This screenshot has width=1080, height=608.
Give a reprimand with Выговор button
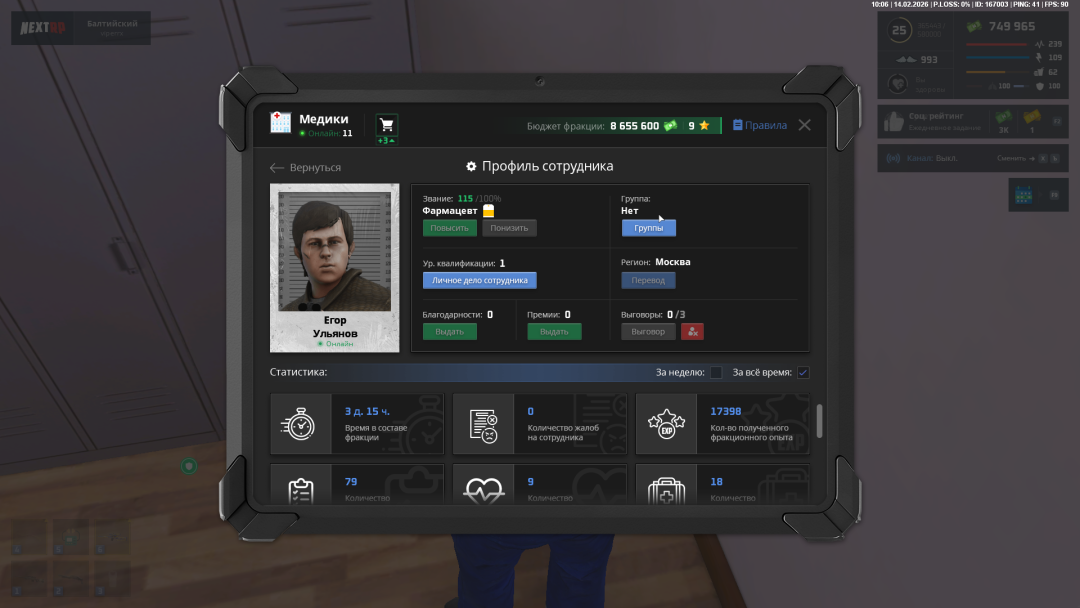(x=648, y=332)
